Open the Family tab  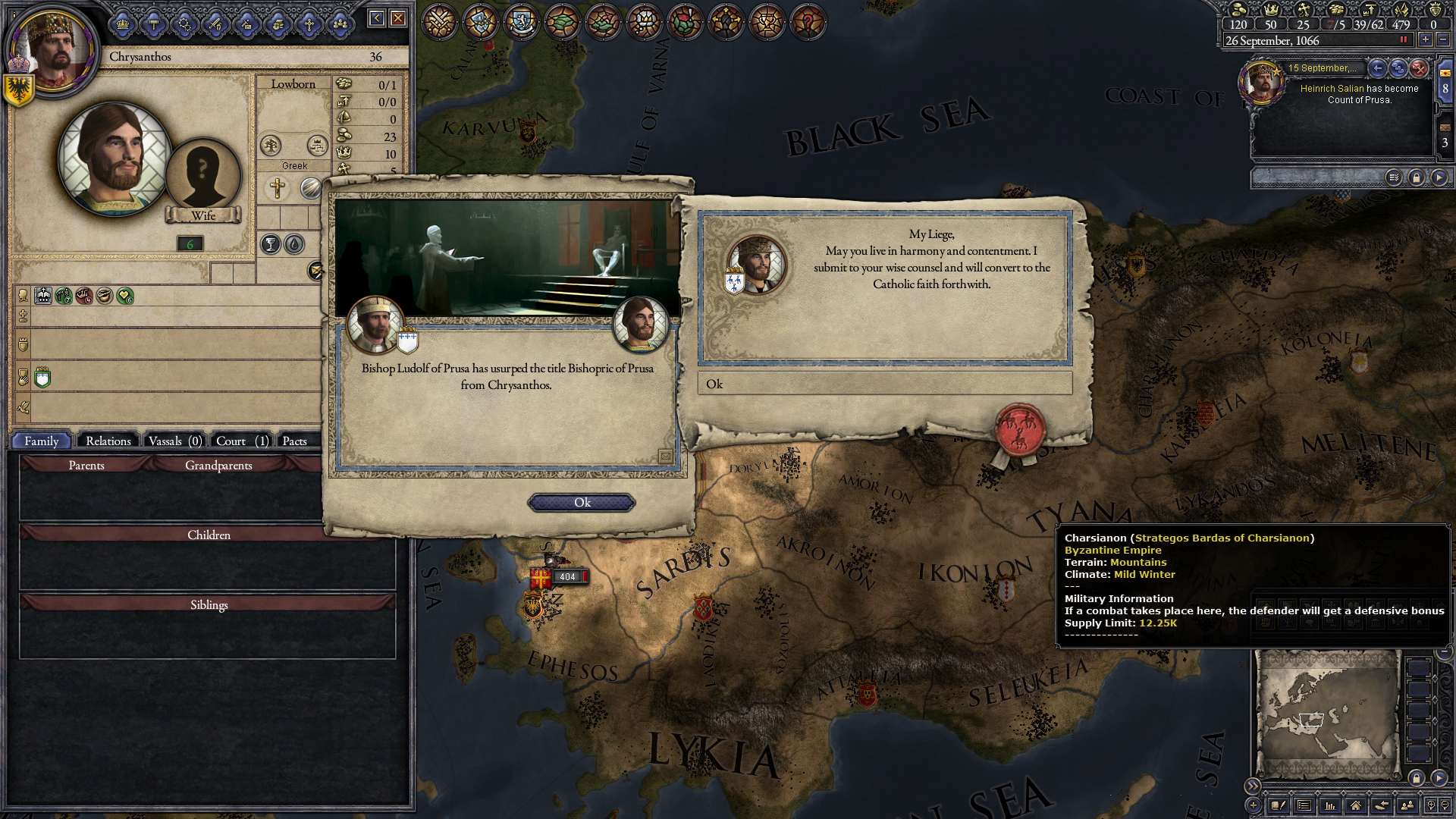[x=41, y=441]
